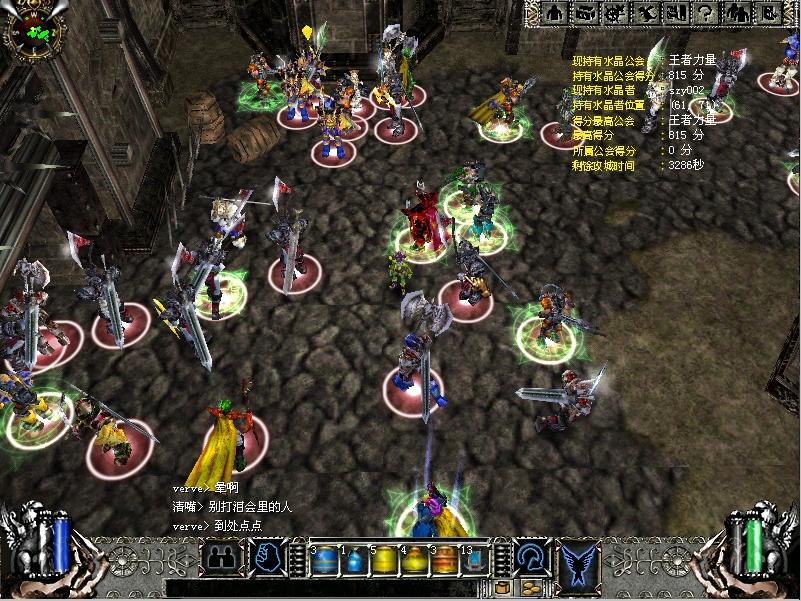Use the blue striped potion jar
This screenshot has height=601, width=801.
[323, 560]
